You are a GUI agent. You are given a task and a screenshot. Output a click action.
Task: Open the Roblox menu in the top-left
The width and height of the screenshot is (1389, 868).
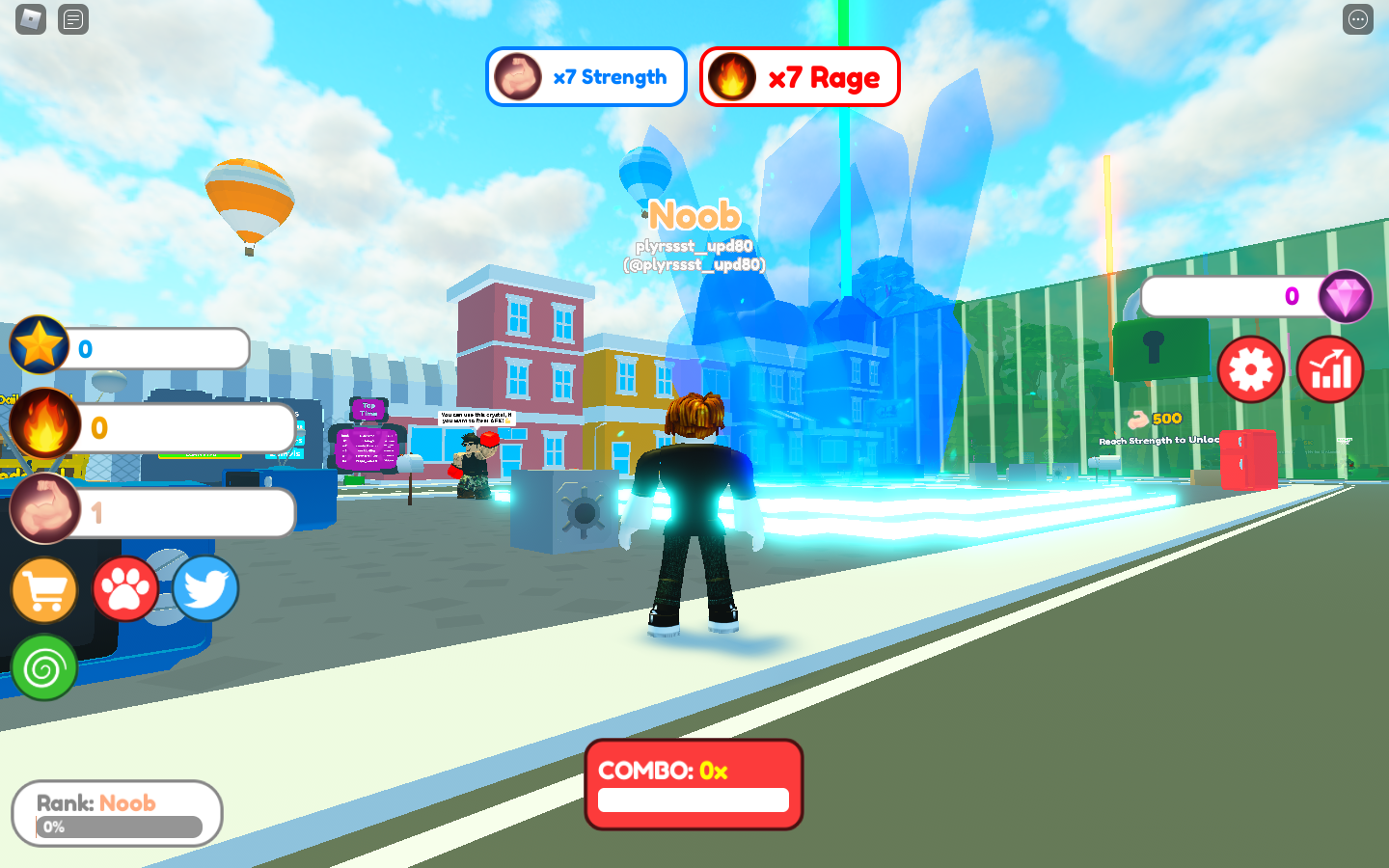click(29, 19)
